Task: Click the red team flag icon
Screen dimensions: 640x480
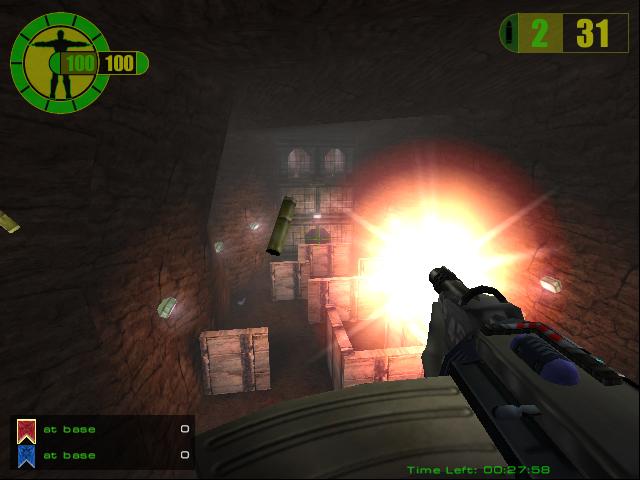Action: [x=27, y=431]
